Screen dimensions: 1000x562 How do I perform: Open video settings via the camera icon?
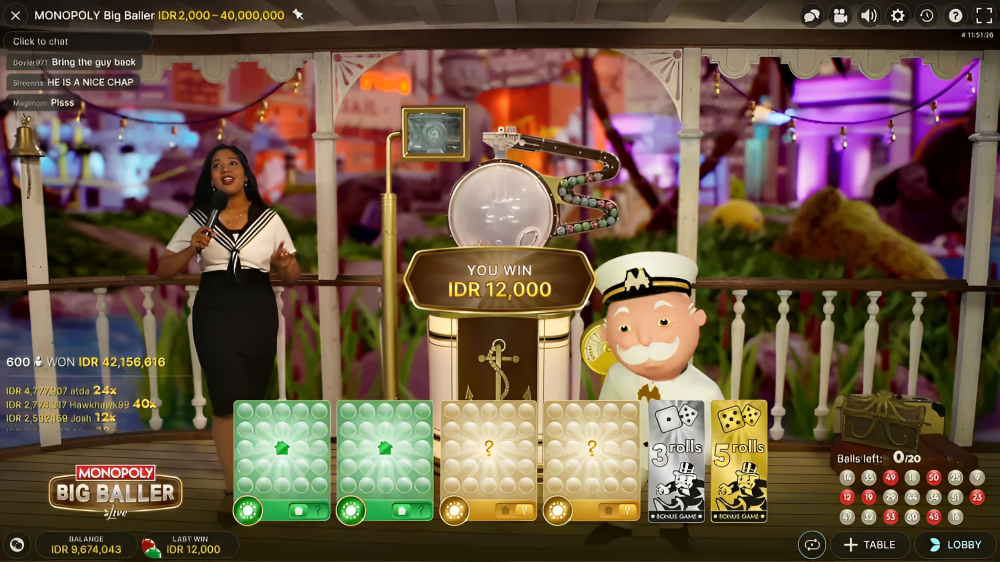pyautogui.click(x=840, y=16)
